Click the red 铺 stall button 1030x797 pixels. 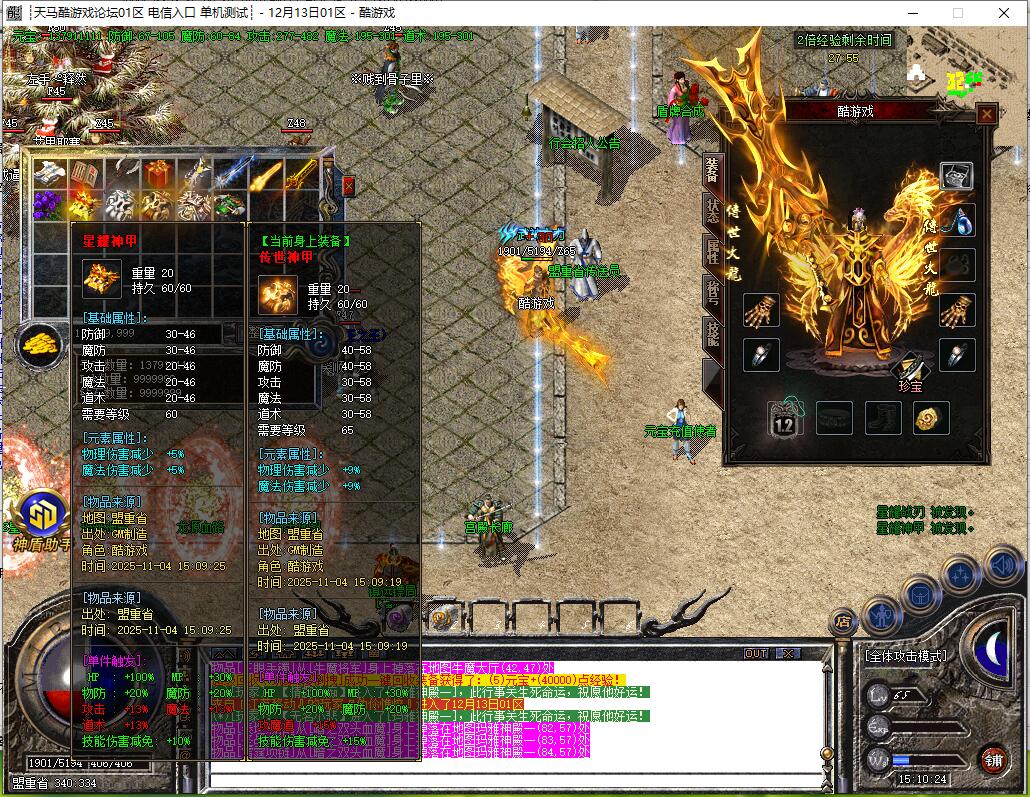(992, 759)
